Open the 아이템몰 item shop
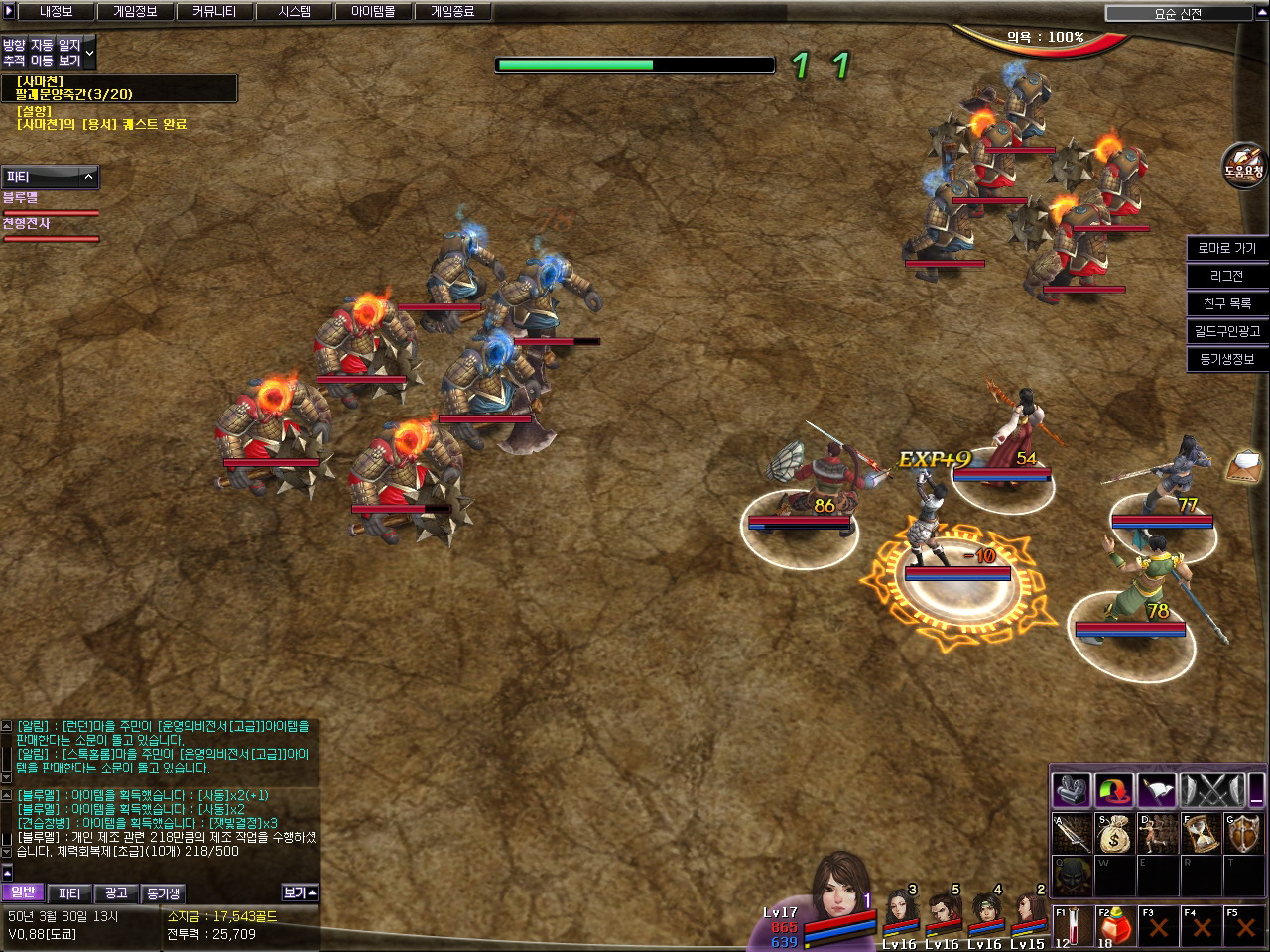The height and width of the screenshot is (952, 1270). [373, 12]
